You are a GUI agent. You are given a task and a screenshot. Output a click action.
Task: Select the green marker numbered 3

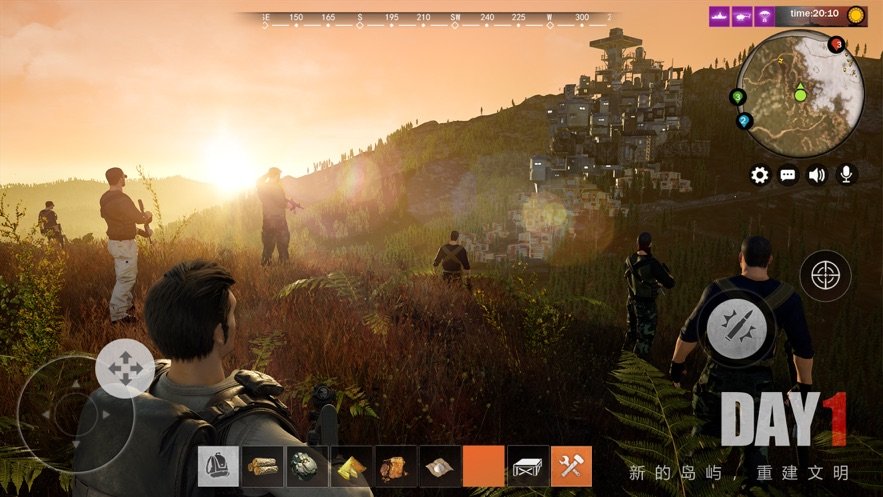coord(738,97)
